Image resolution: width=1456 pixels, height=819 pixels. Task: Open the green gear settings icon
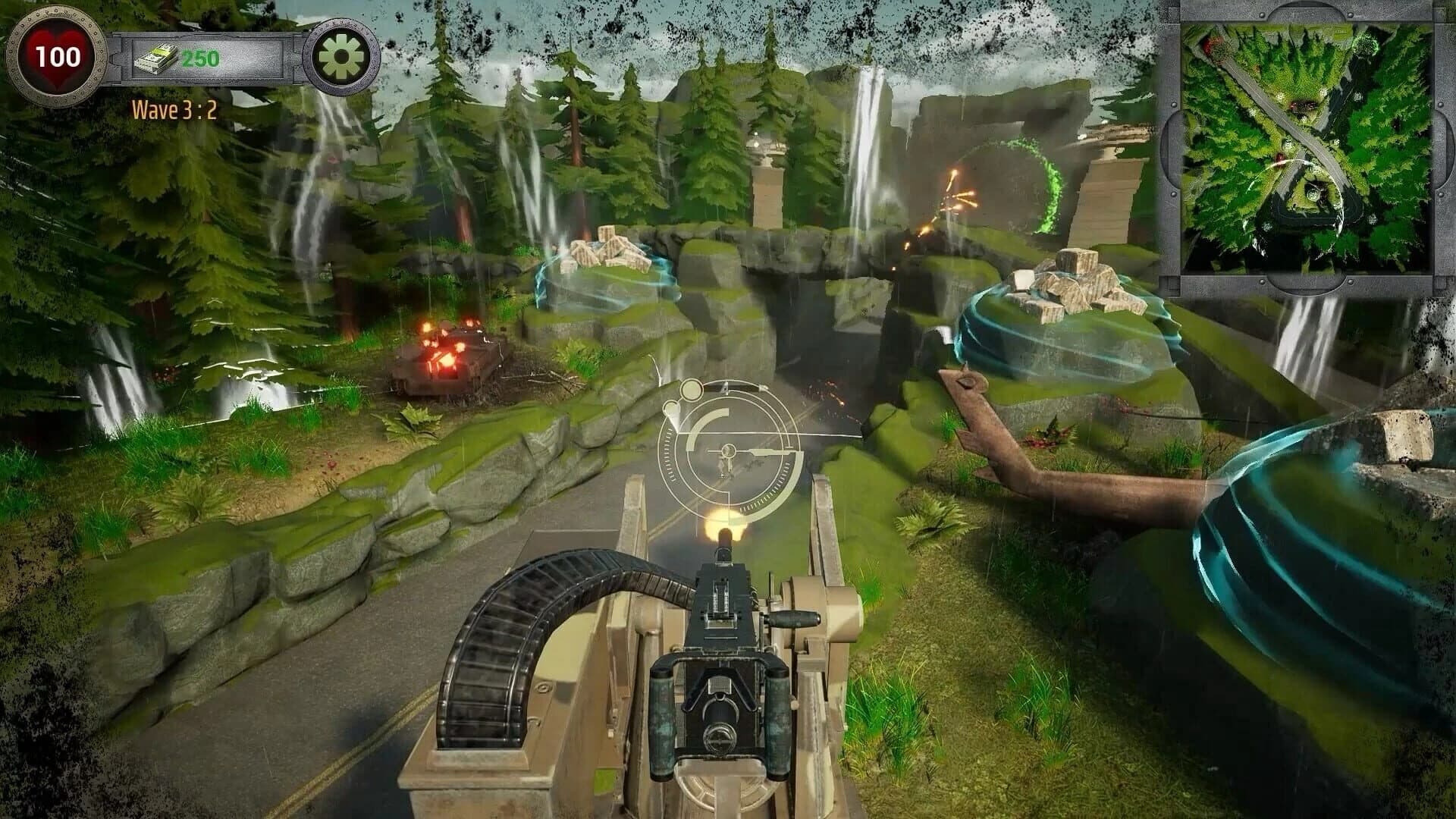click(340, 53)
